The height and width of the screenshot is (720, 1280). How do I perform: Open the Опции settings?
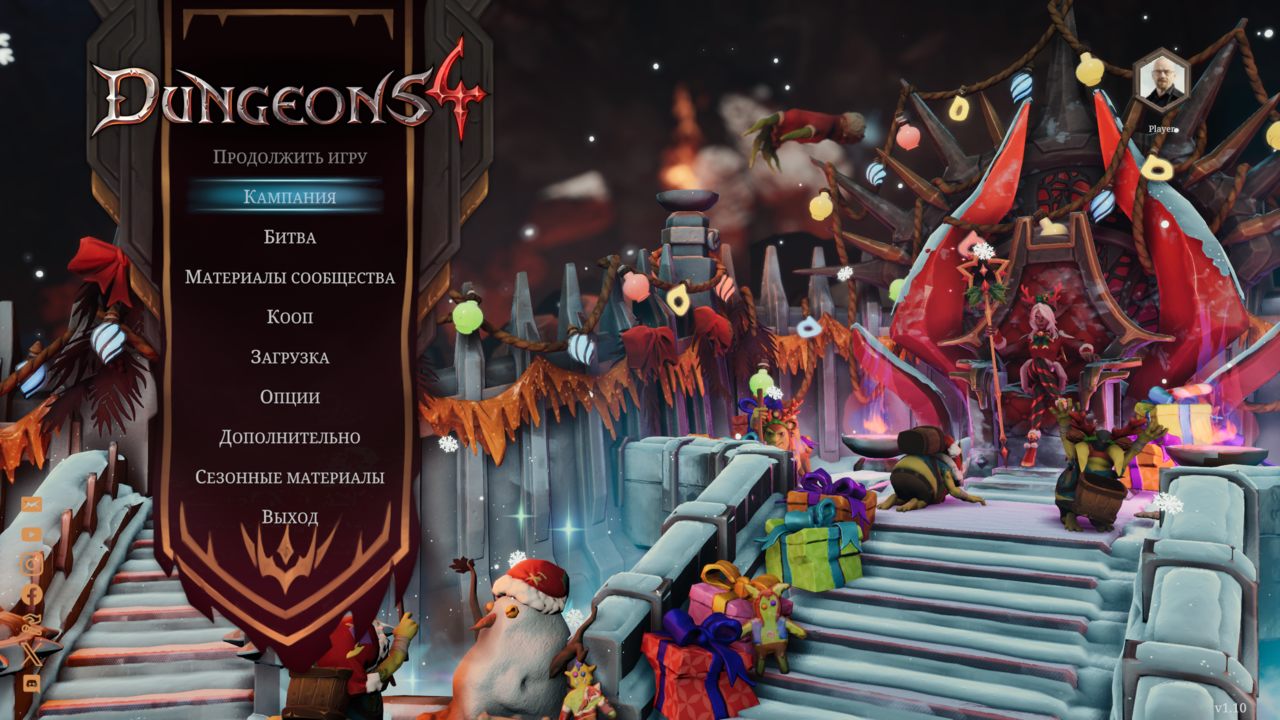[x=290, y=397]
